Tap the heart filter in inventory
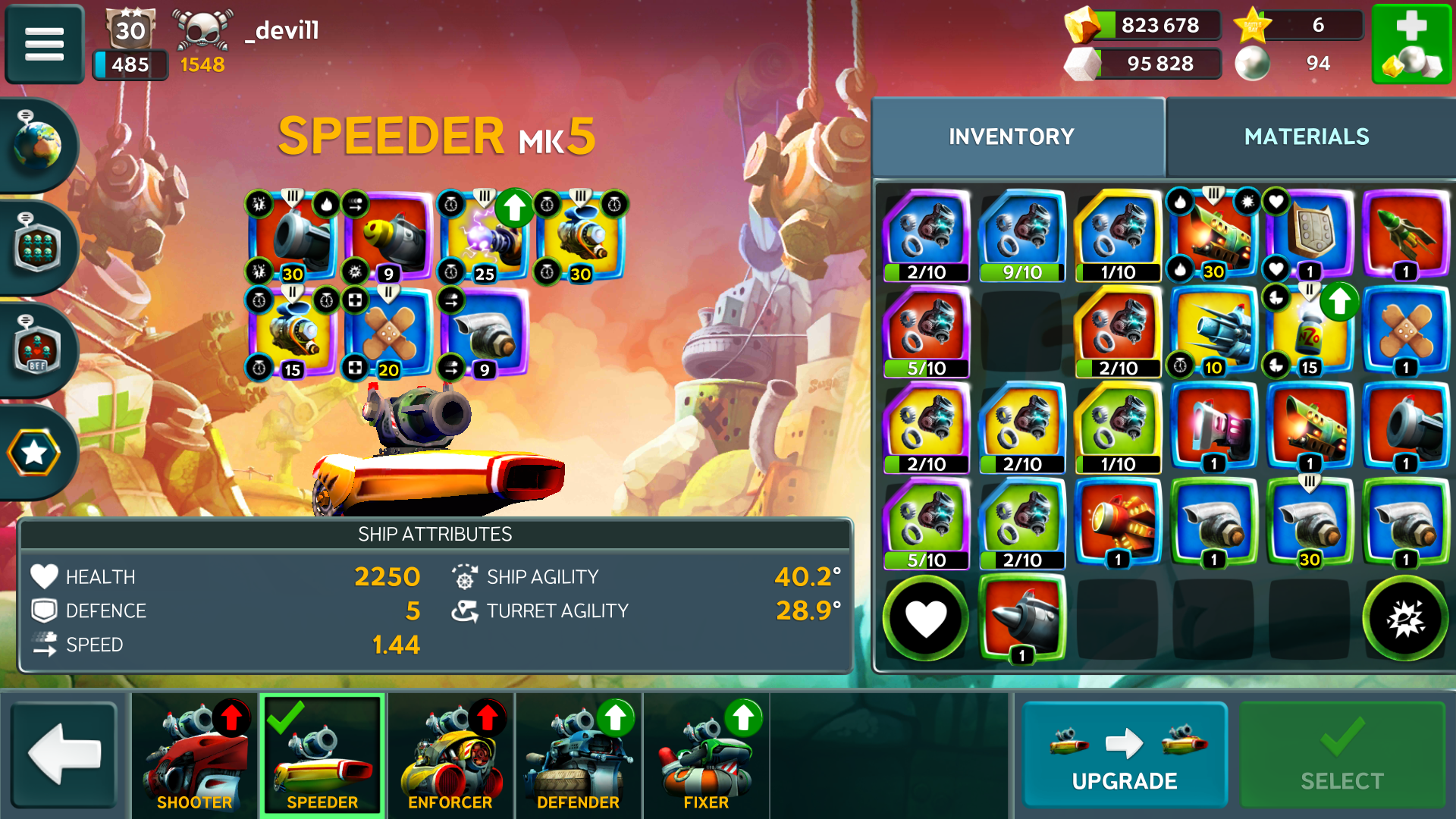 pyautogui.click(x=926, y=618)
